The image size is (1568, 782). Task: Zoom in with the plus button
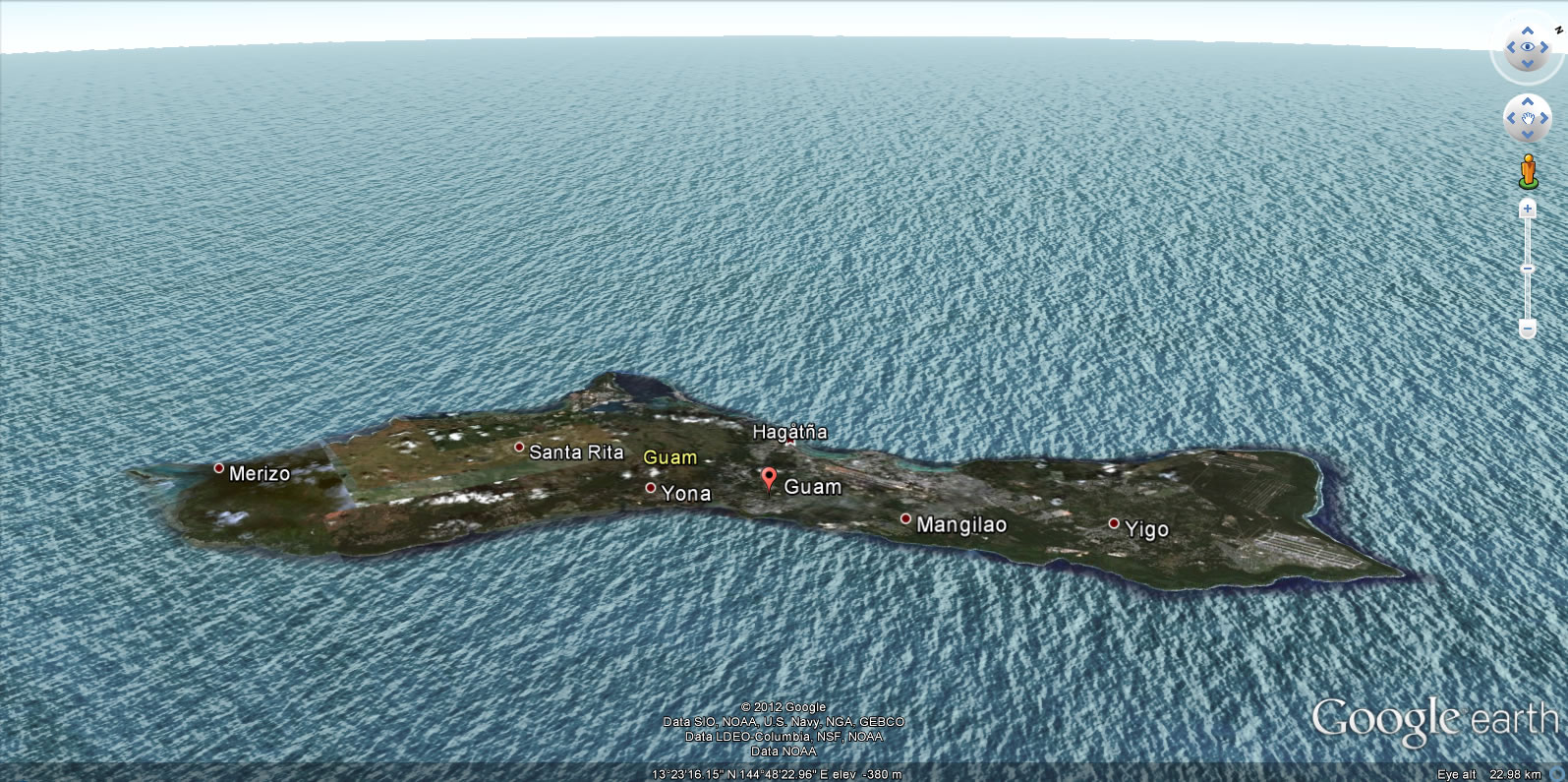click(x=1527, y=209)
